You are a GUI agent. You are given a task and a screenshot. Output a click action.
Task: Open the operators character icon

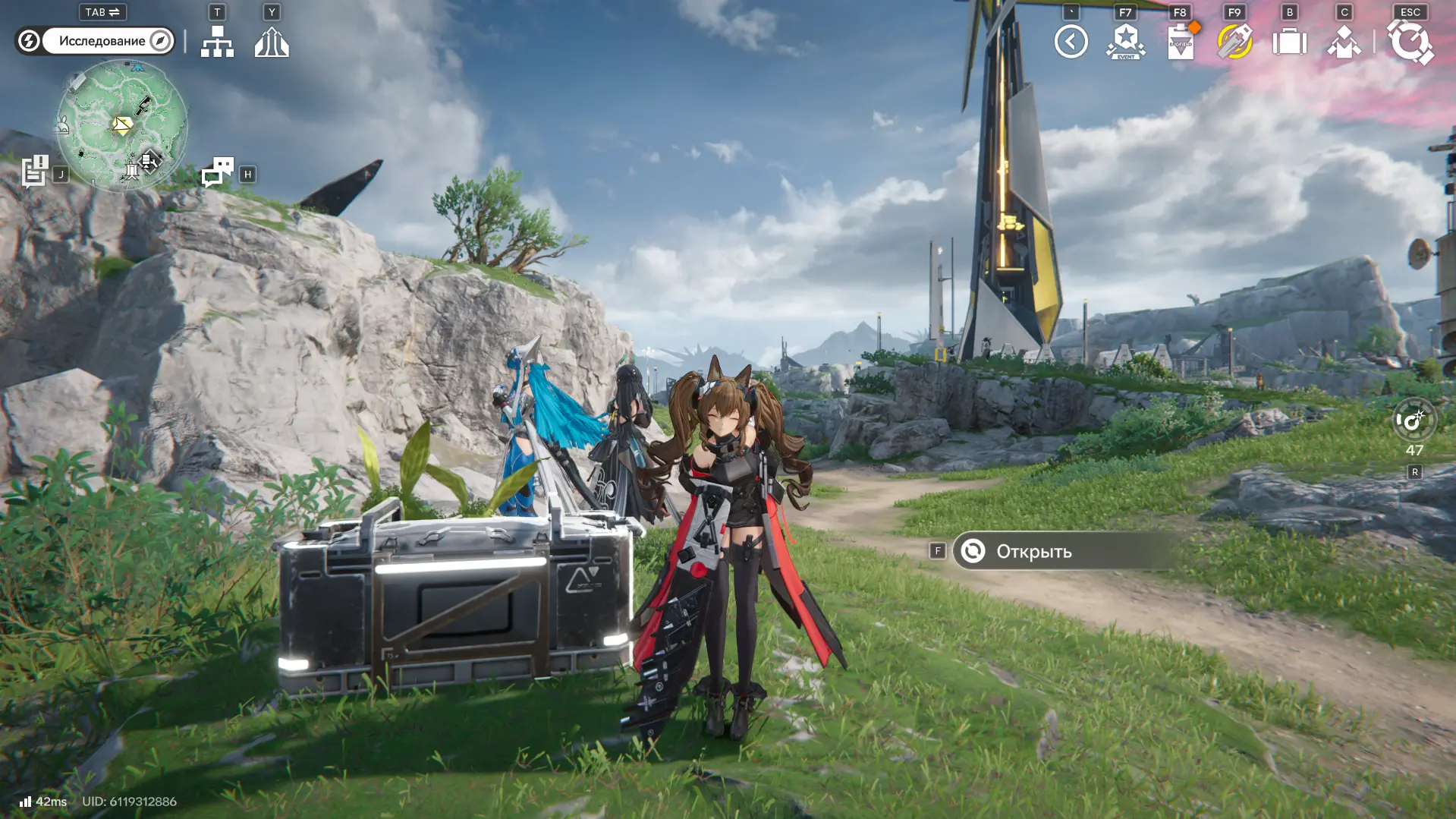pyautogui.click(x=1344, y=42)
